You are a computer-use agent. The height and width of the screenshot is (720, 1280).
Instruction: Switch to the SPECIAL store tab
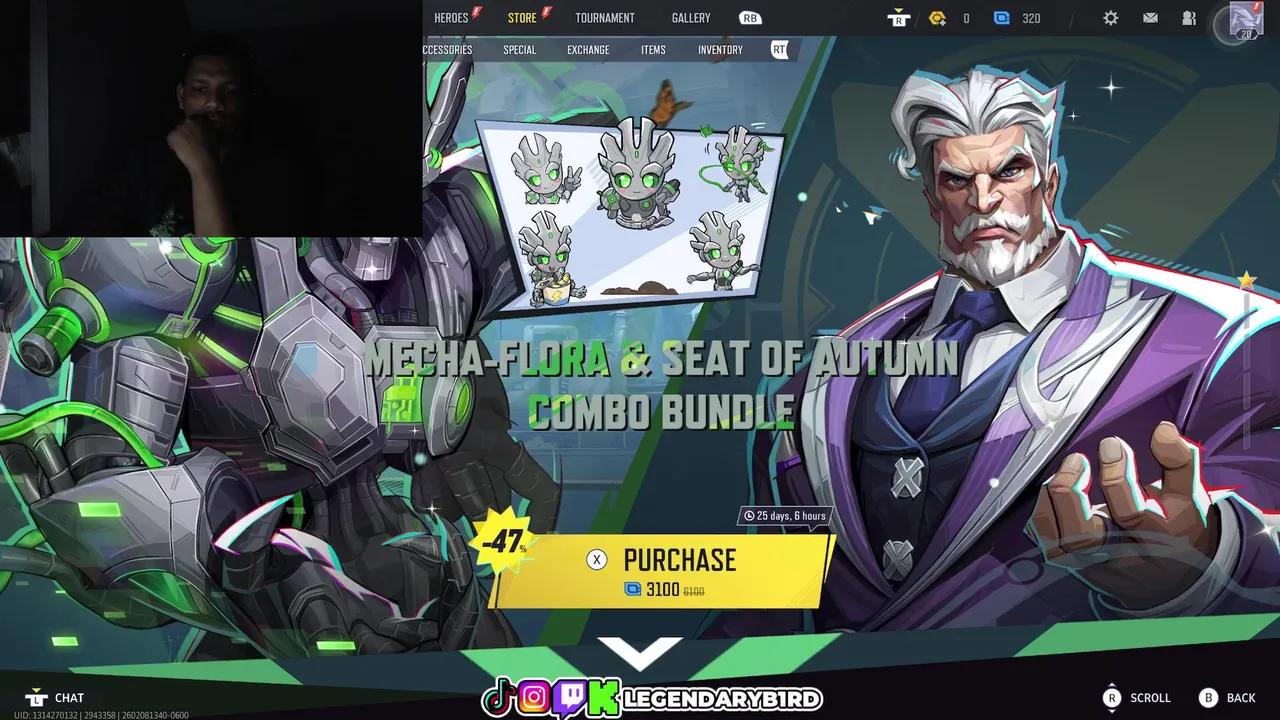click(519, 49)
